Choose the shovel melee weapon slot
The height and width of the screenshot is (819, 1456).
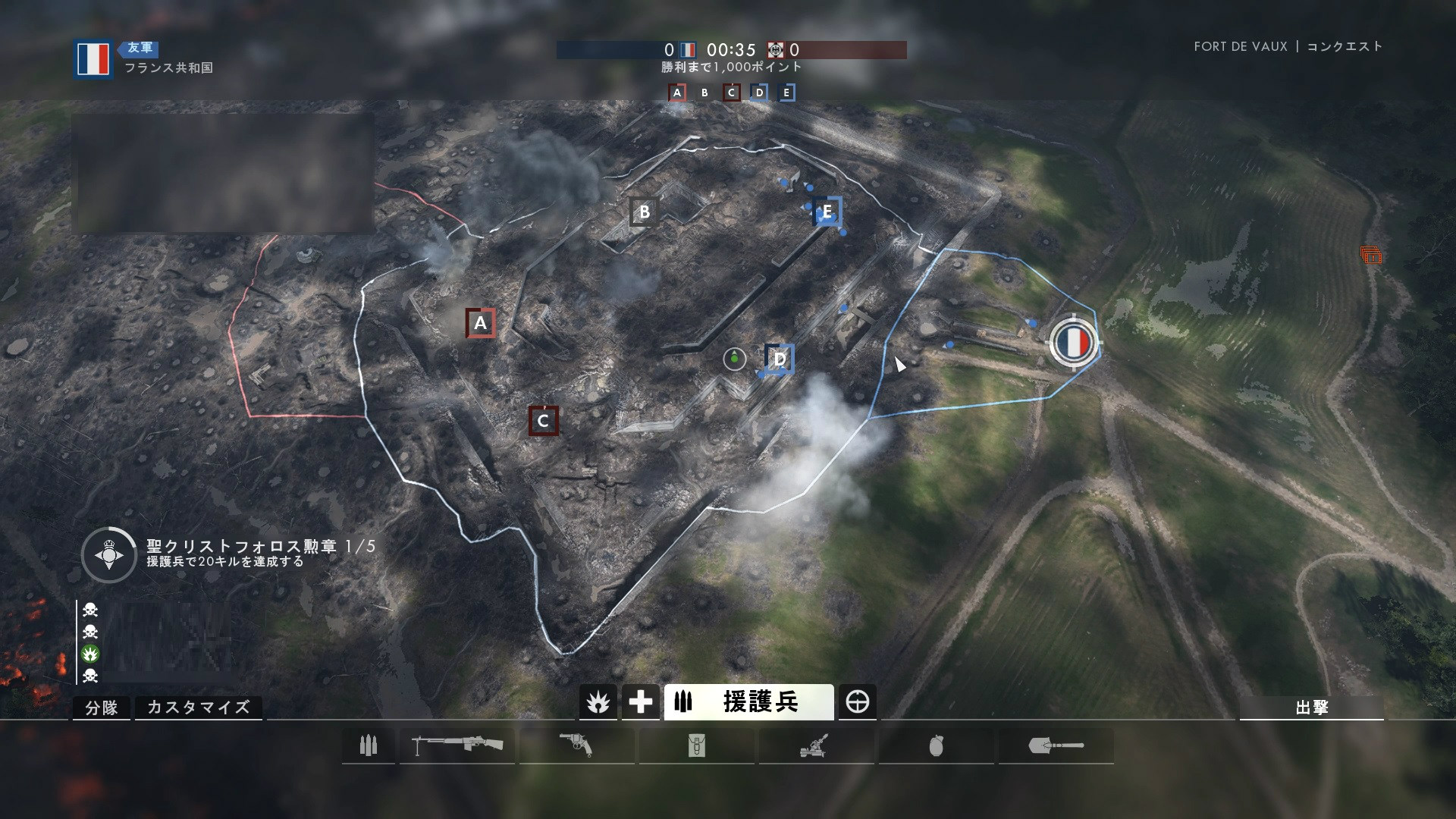(x=1056, y=746)
